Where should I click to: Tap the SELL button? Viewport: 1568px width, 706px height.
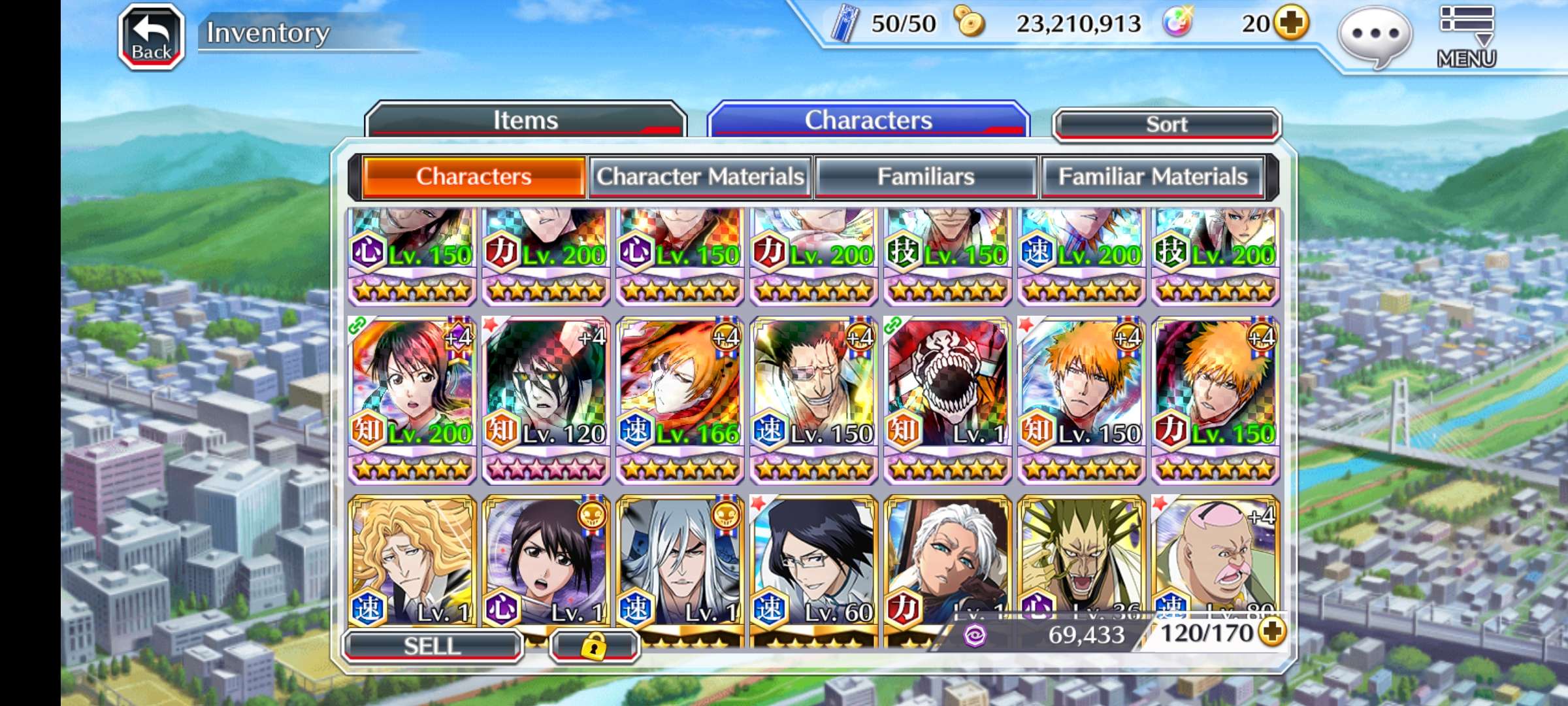pyautogui.click(x=433, y=646)
